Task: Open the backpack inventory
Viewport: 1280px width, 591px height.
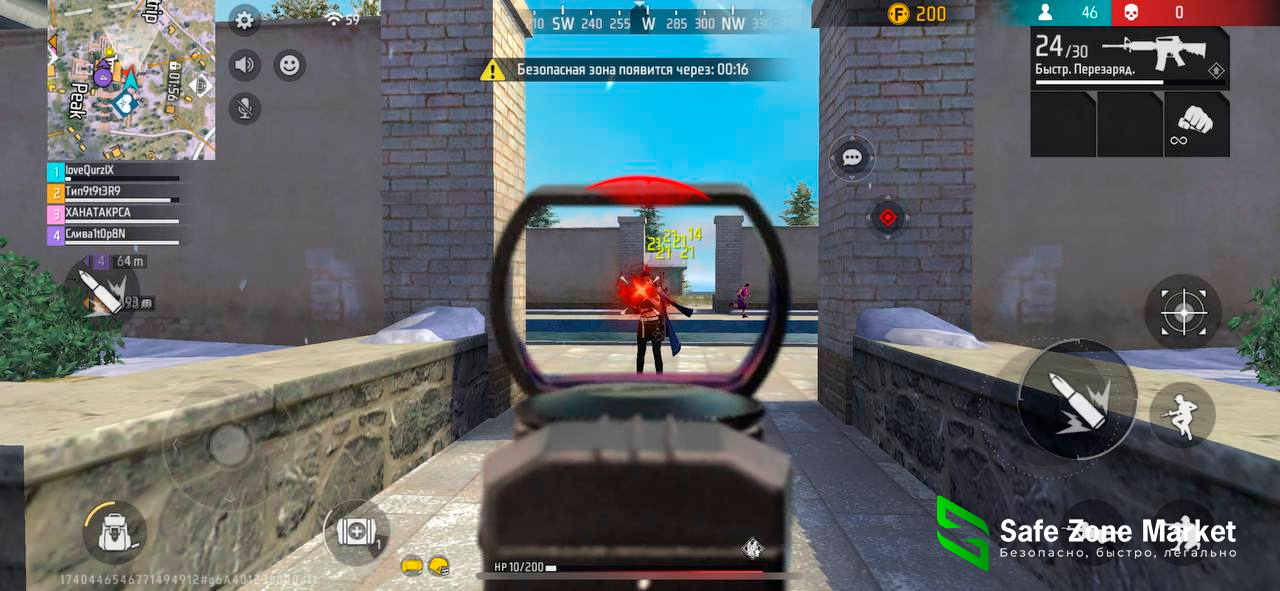Action: (114, 533)
